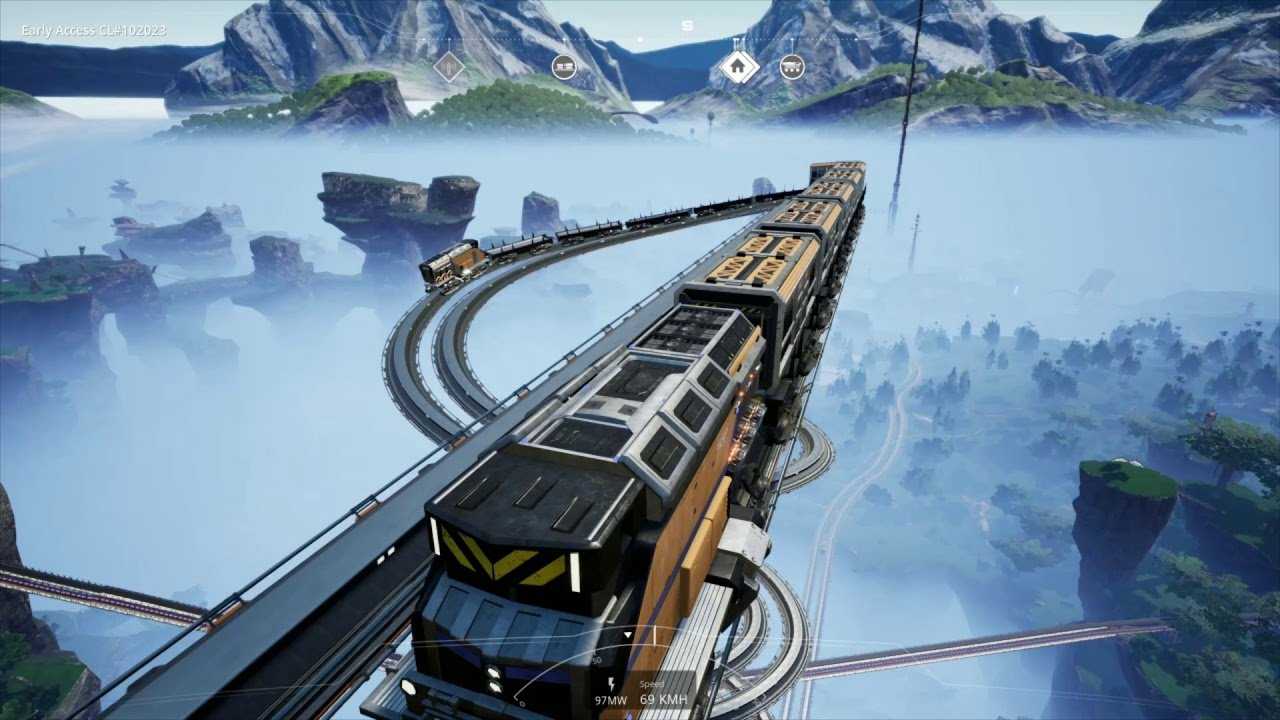
Task: Select the train locomotive compass marker
Action: (x=564, y=67)
